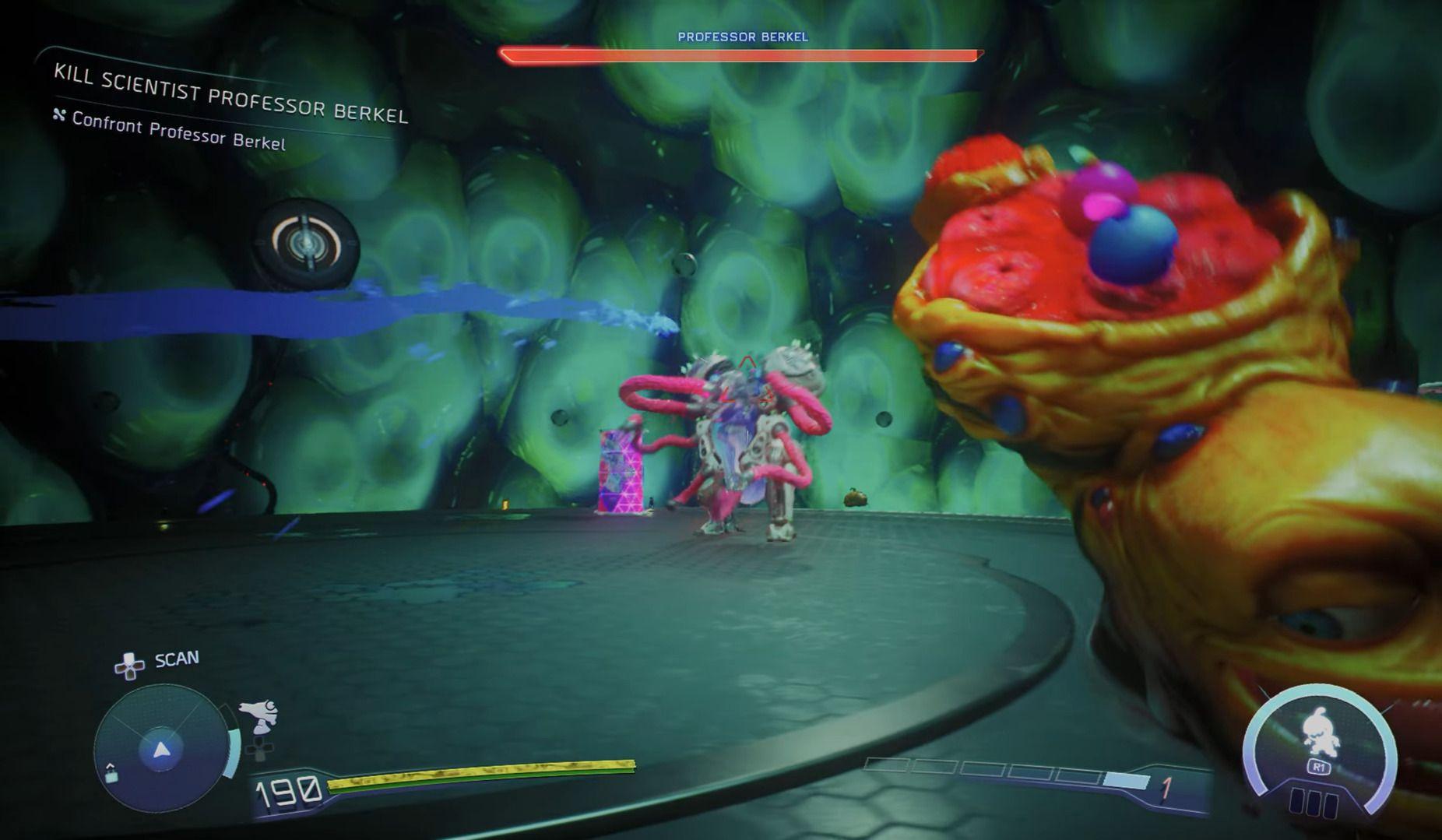Open the circular radar compass

click(x=161, y=749)
